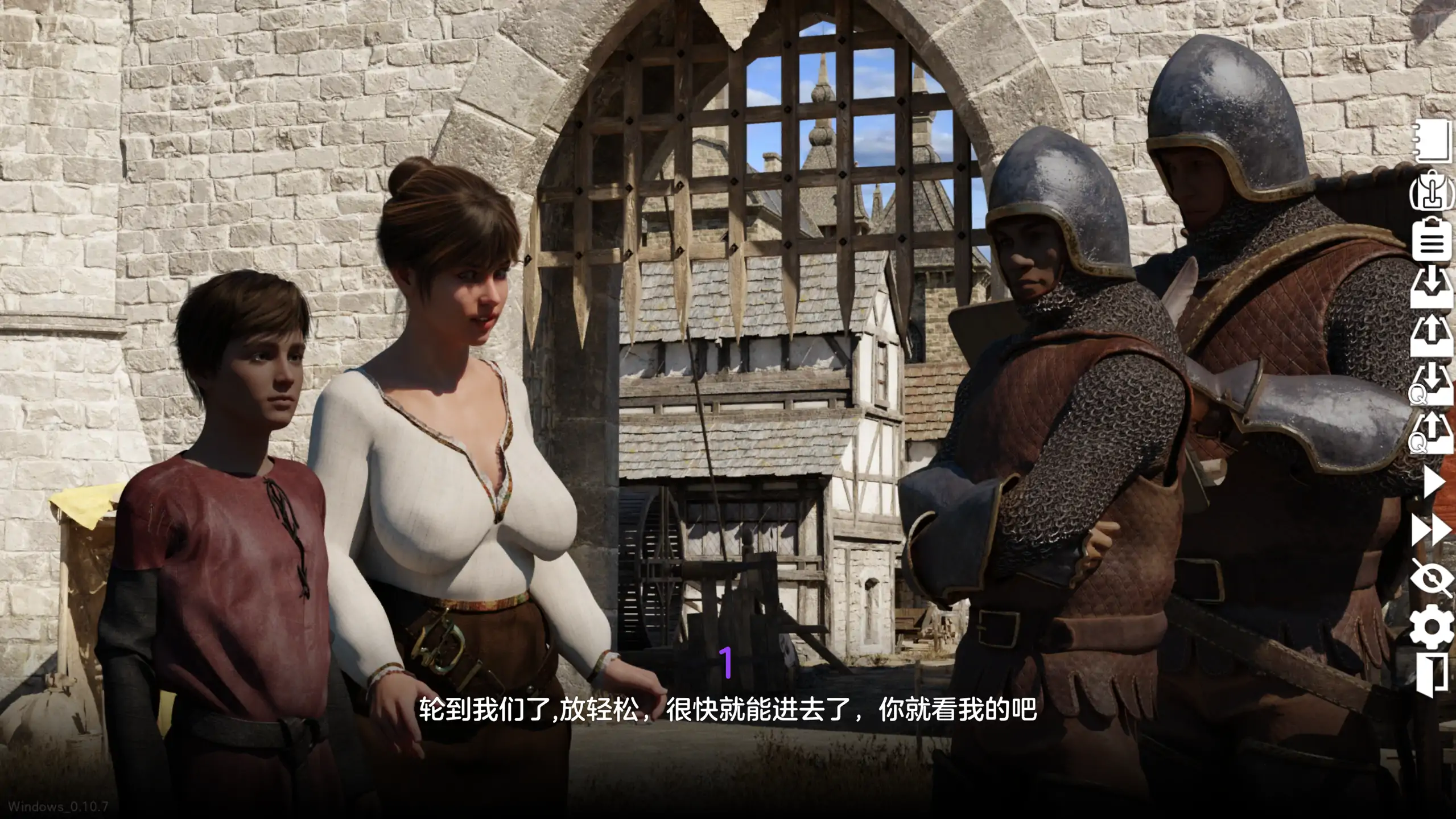
Task: Open the save menu from the sidebar
Action: pyautogui.click(x=1434, y=286)
